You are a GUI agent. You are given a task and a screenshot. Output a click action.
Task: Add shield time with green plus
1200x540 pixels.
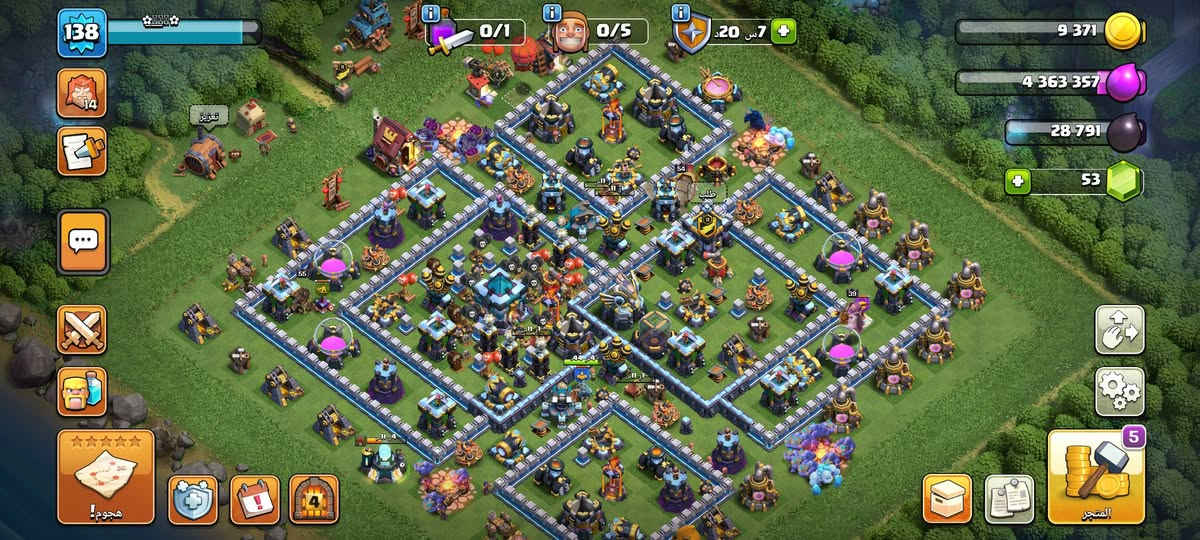783,32
